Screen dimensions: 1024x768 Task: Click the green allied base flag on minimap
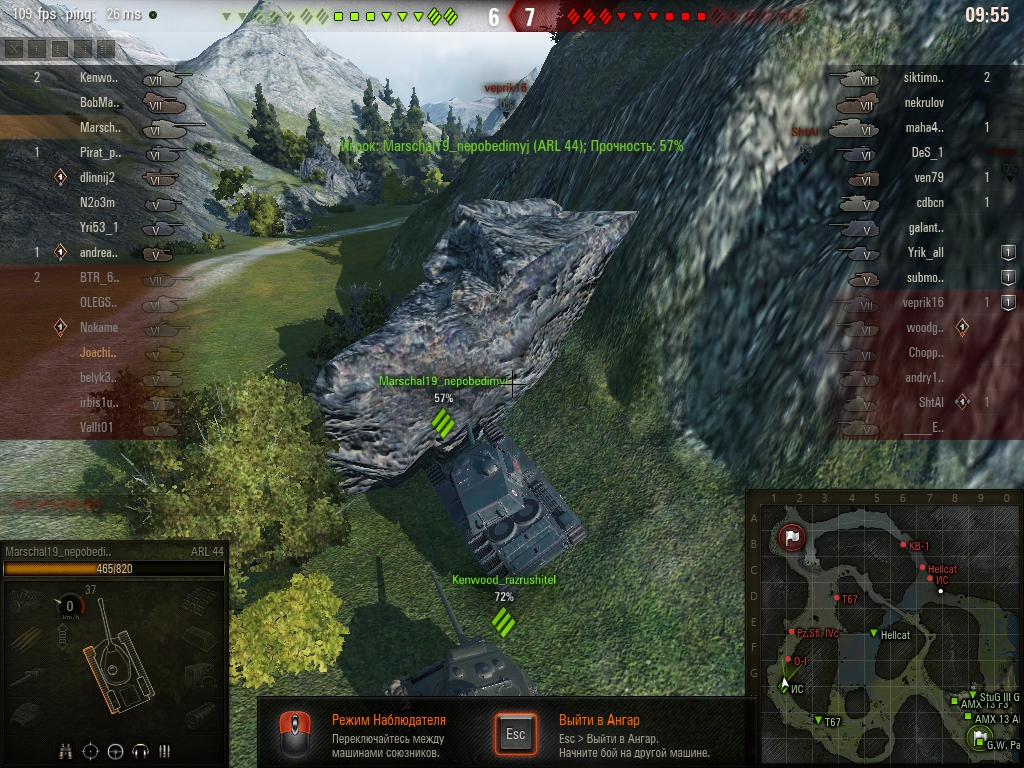click(x=978, y=738)
